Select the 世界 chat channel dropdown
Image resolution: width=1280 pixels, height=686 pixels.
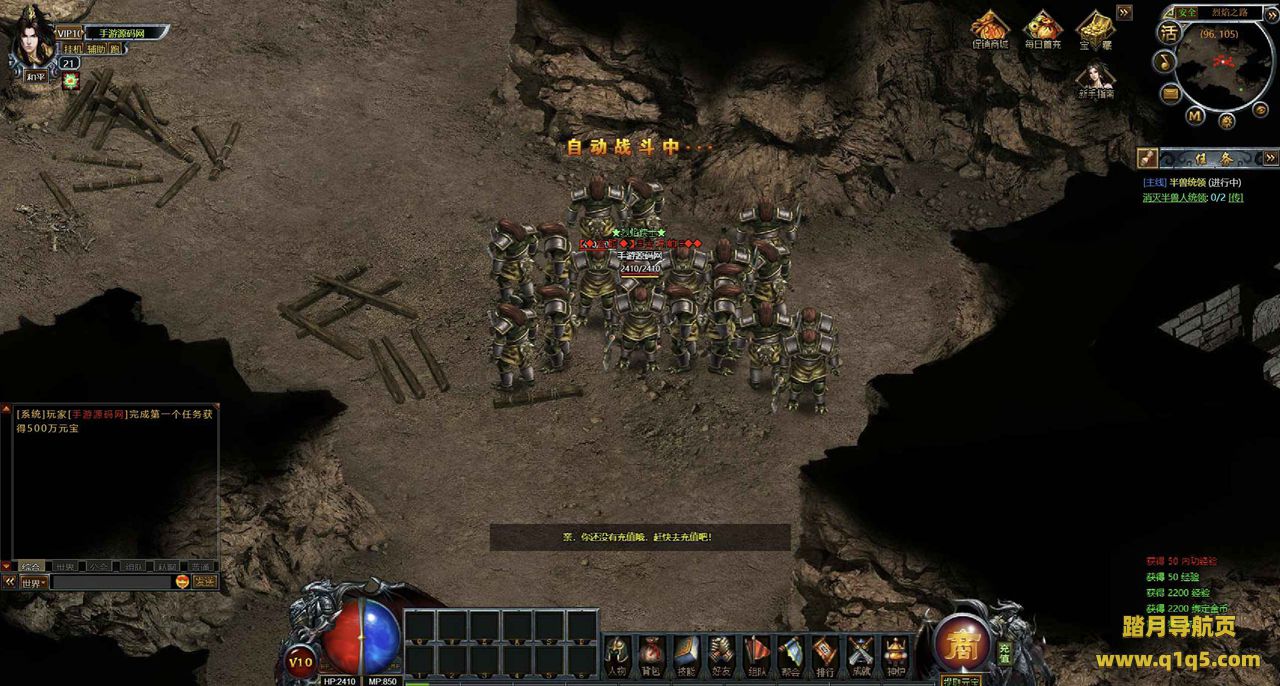click(x=31, y=582)
